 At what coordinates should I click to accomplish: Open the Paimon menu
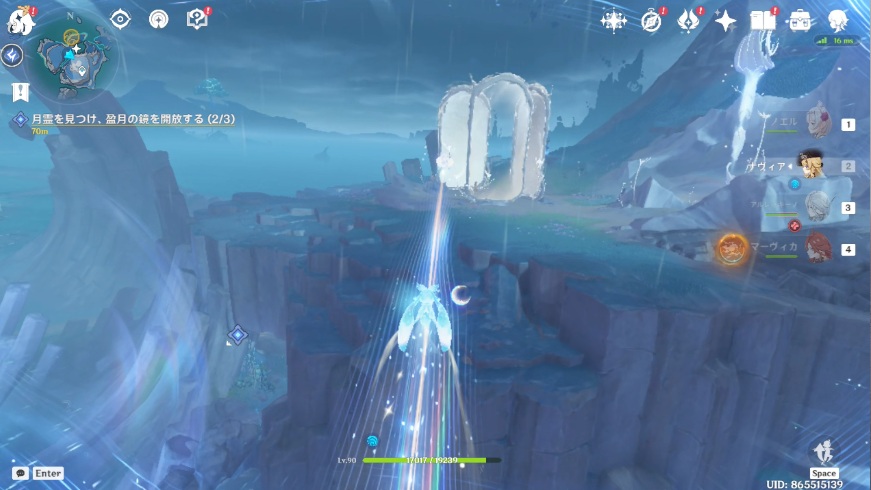click(21, 19)
